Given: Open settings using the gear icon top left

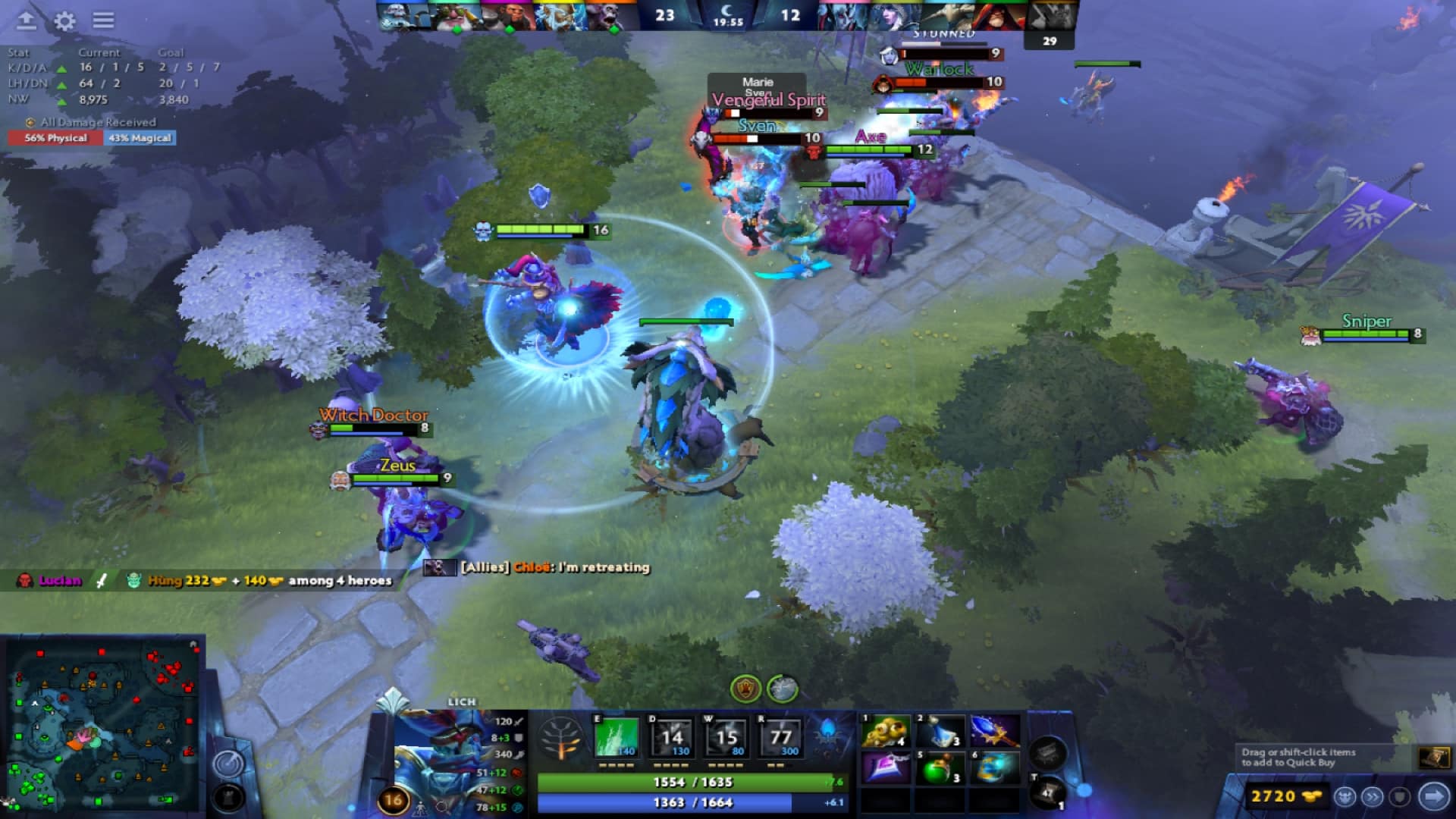Looking at the screenshot, I should point(64,20).
